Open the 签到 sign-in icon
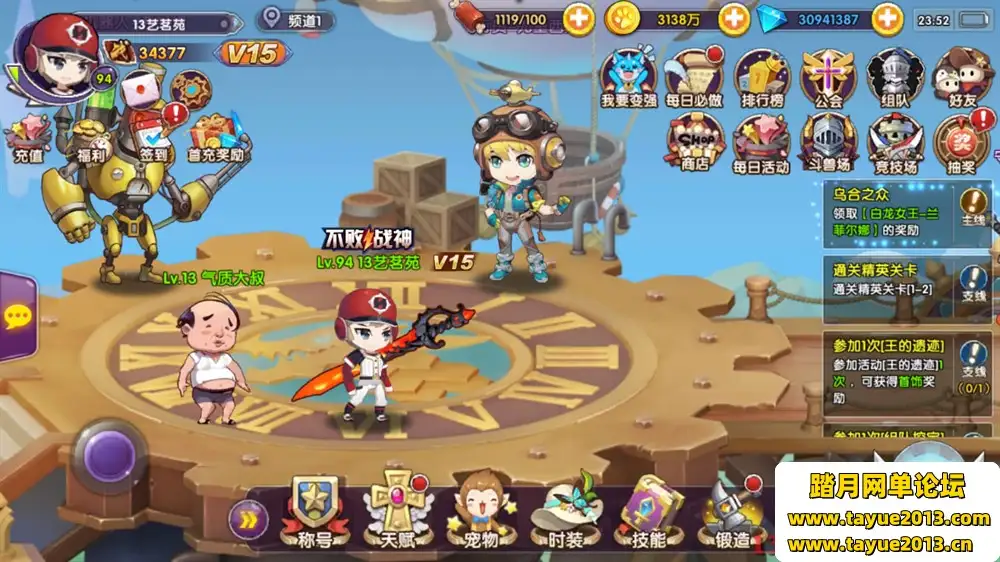This screenshot has width=1000, height=562. 153,133
